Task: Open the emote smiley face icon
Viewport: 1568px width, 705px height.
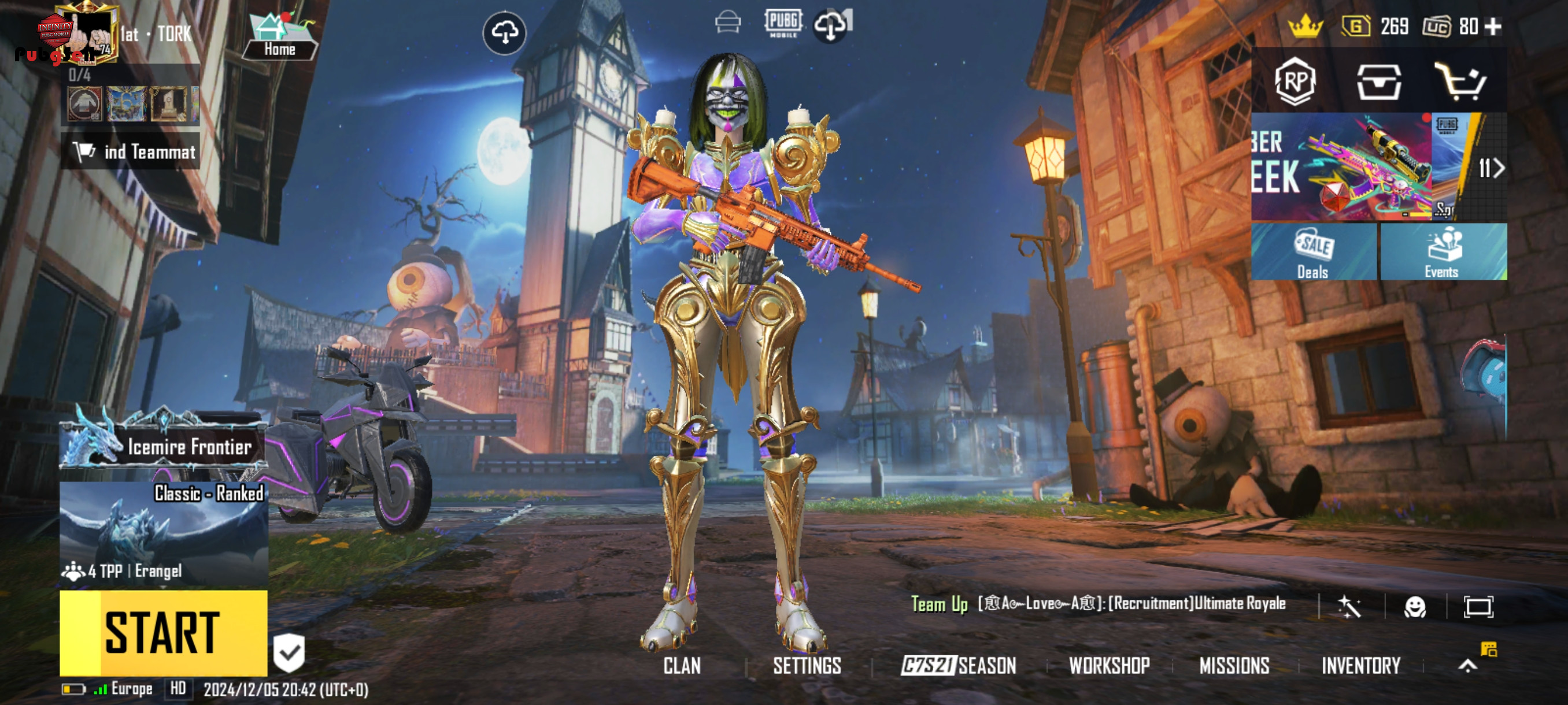Action: pyautogui.click(x=1415, y=606)
